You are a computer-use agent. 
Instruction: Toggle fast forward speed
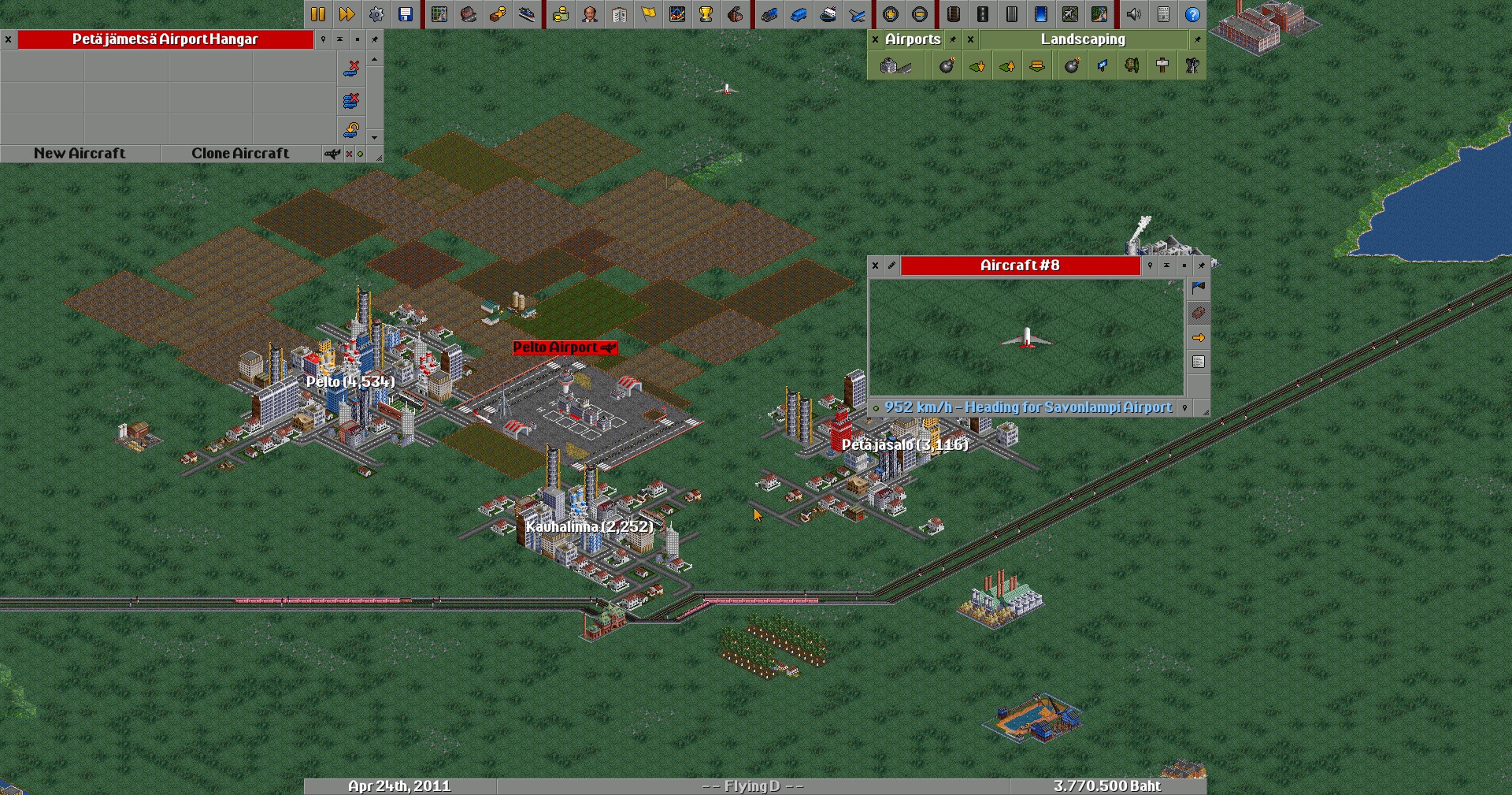(x=346, y=14)
